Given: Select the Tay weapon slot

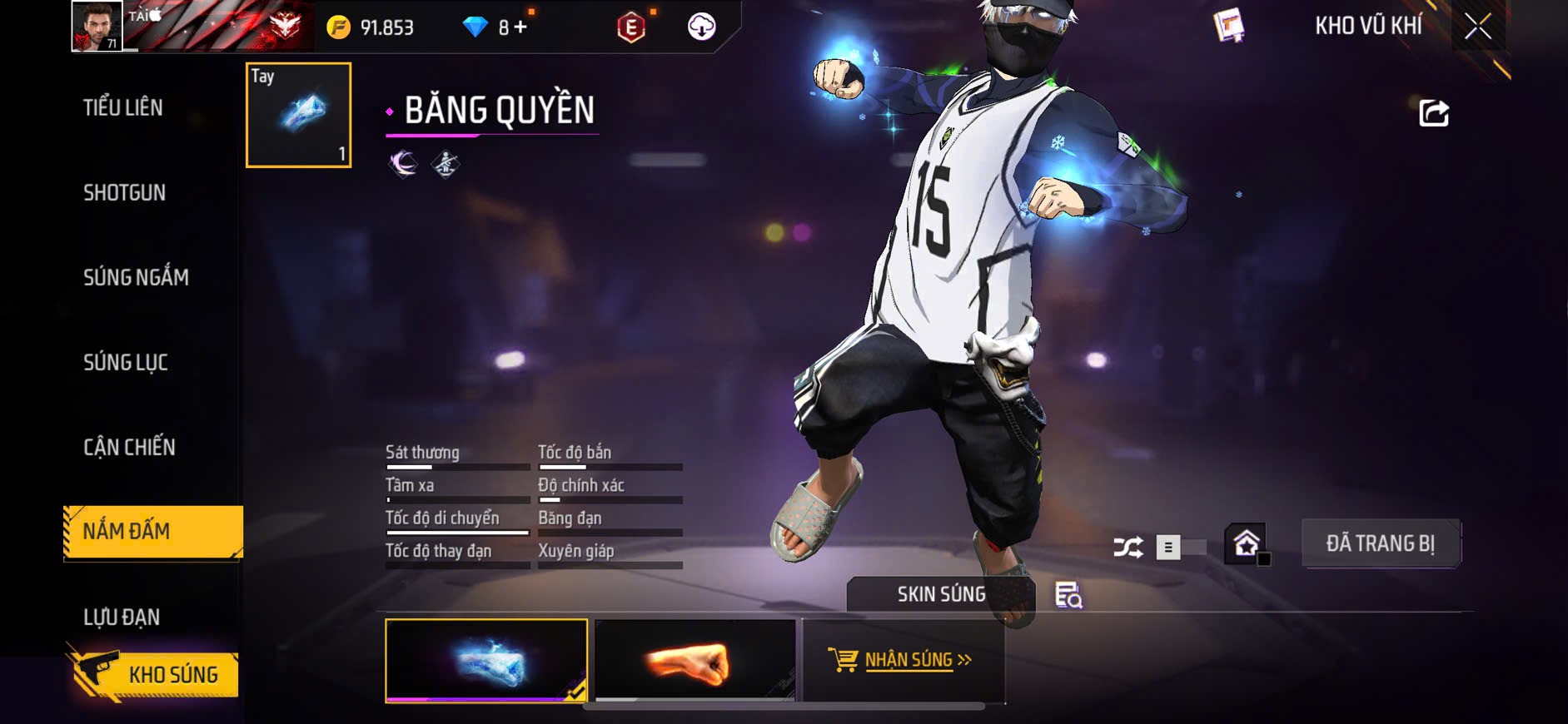Looking at the screenshot, I should click(299, 115).
